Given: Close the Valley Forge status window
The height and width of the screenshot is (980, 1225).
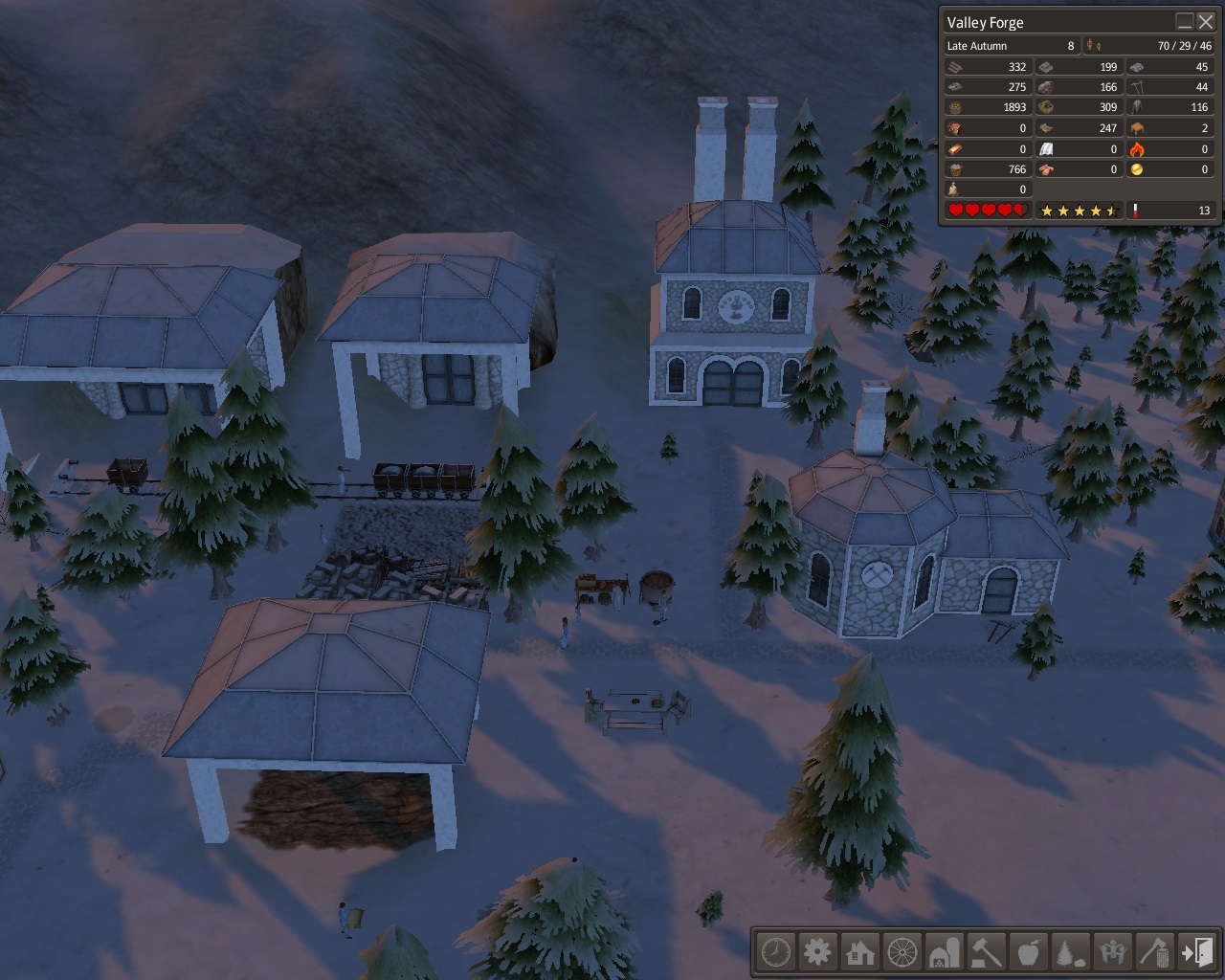Looking at the screenshot, I should [x=1205, y=22].
